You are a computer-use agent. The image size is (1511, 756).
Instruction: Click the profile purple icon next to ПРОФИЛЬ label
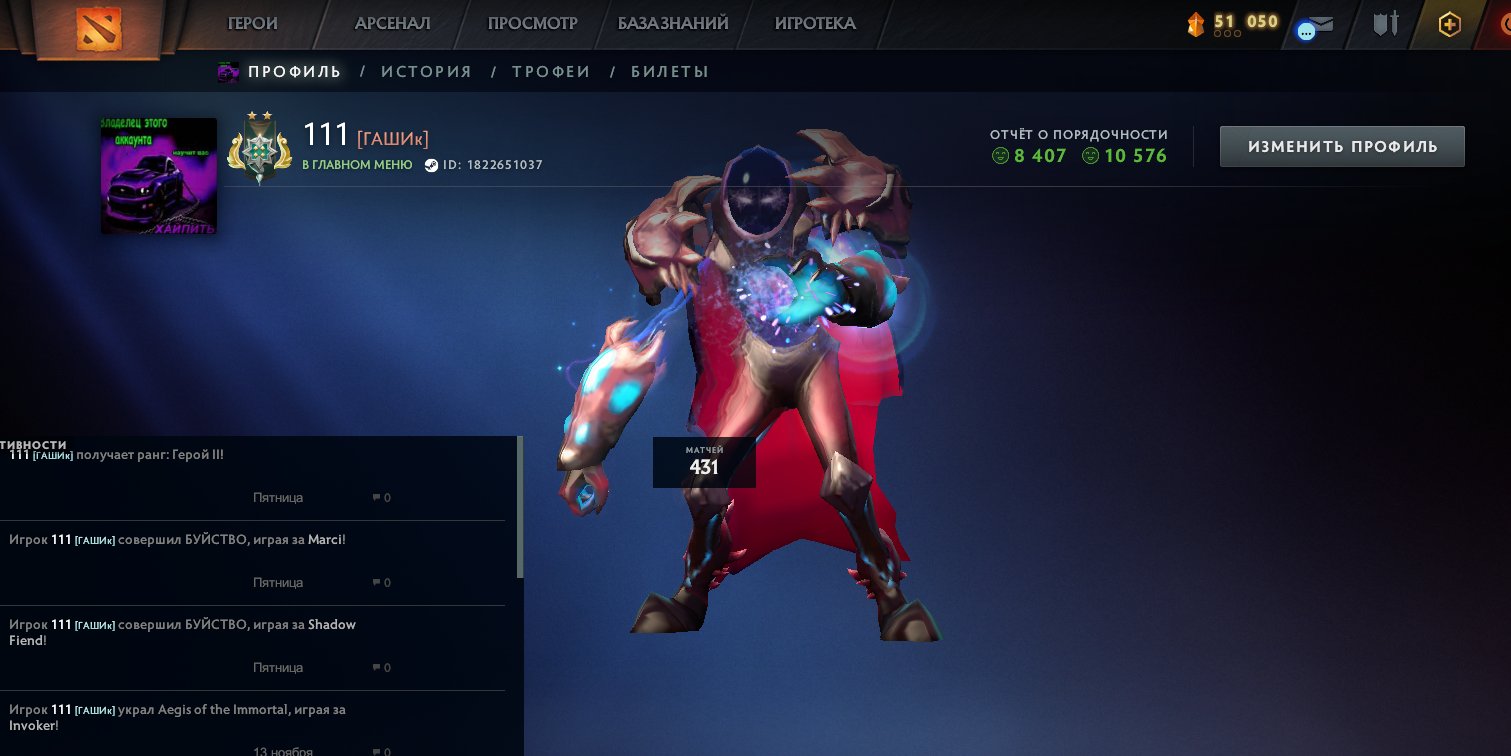[228, 71]
